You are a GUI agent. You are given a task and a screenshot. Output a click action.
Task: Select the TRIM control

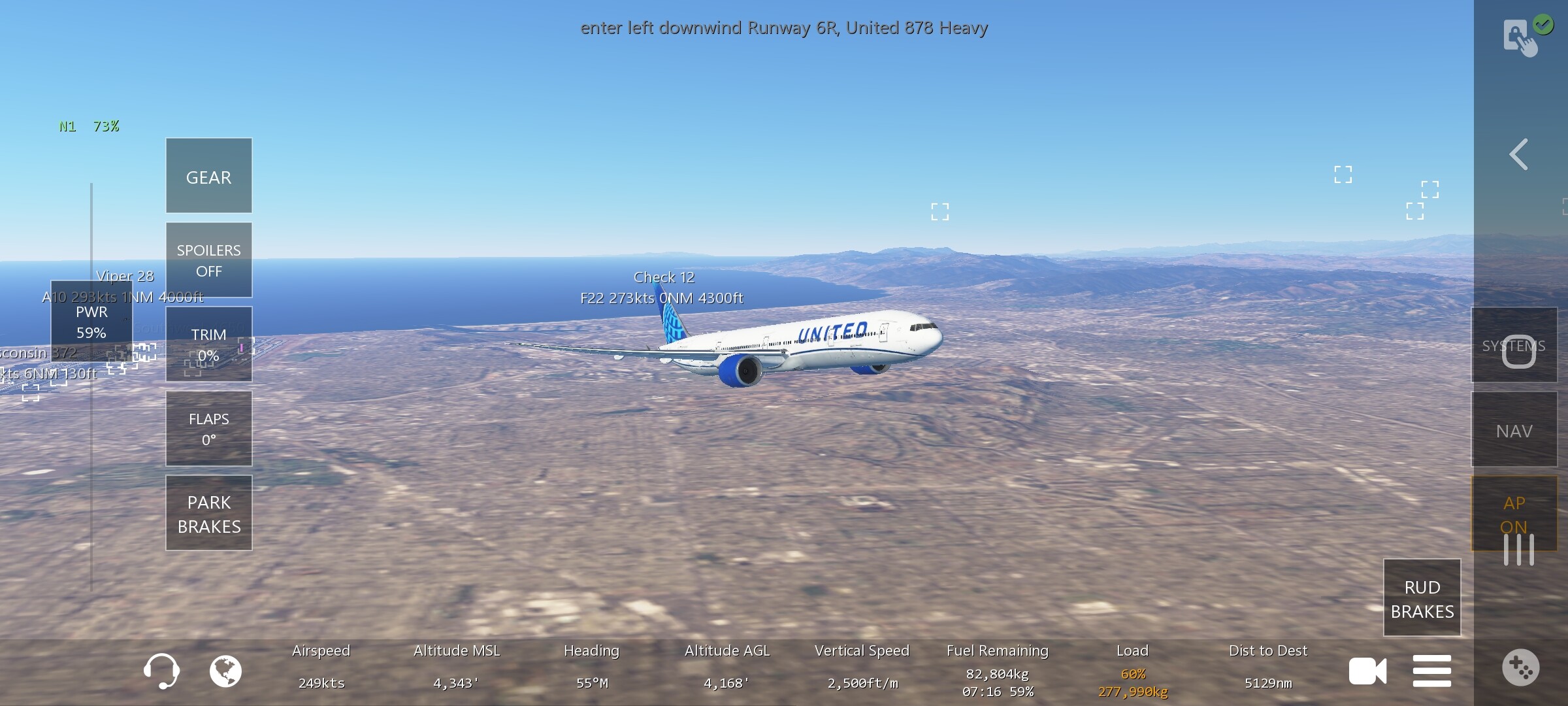click(208, 344)
